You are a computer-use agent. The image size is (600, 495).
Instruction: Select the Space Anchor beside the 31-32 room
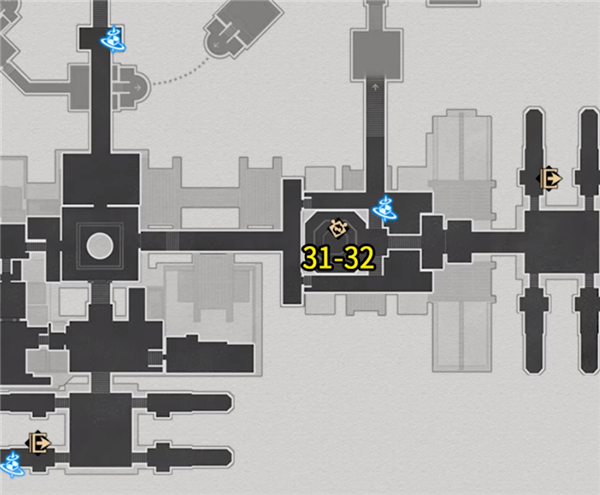click(384, 209)
